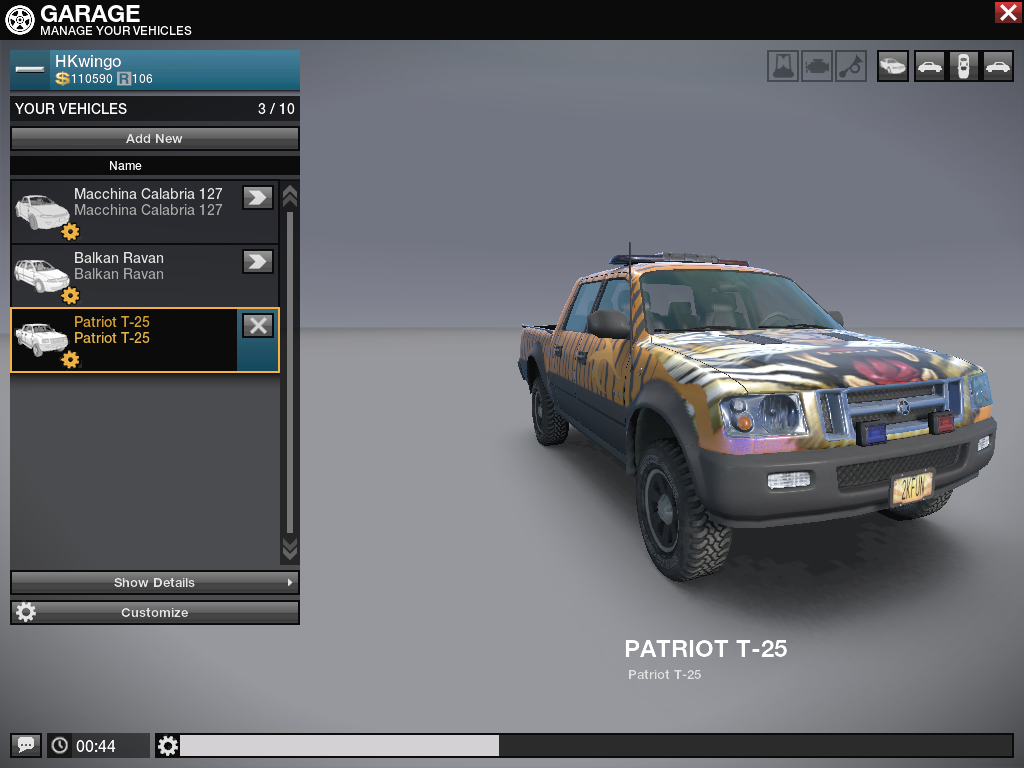Viewport: 1024px width, 768px height.
Task: Switch to the three-quarter car camera view
Action: point(893,66)
